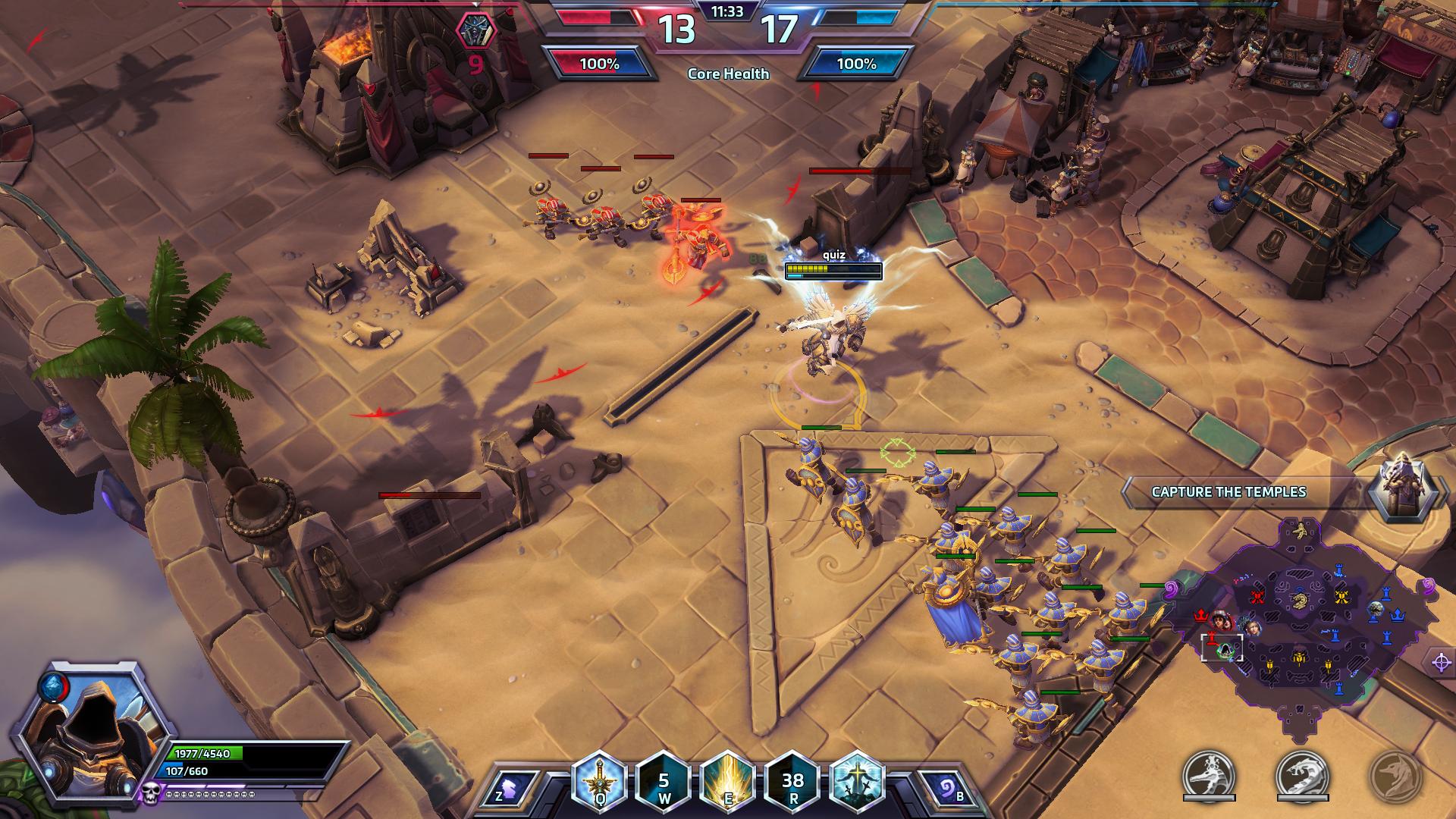
Task: Click the skull death tracker icon
Action: click(x=151, y=792)
